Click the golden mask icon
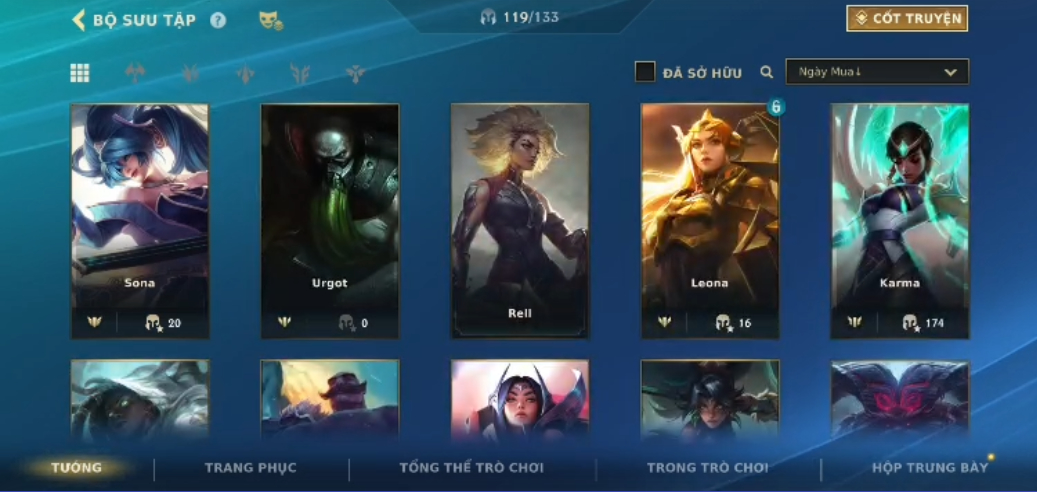 [270, 20]
